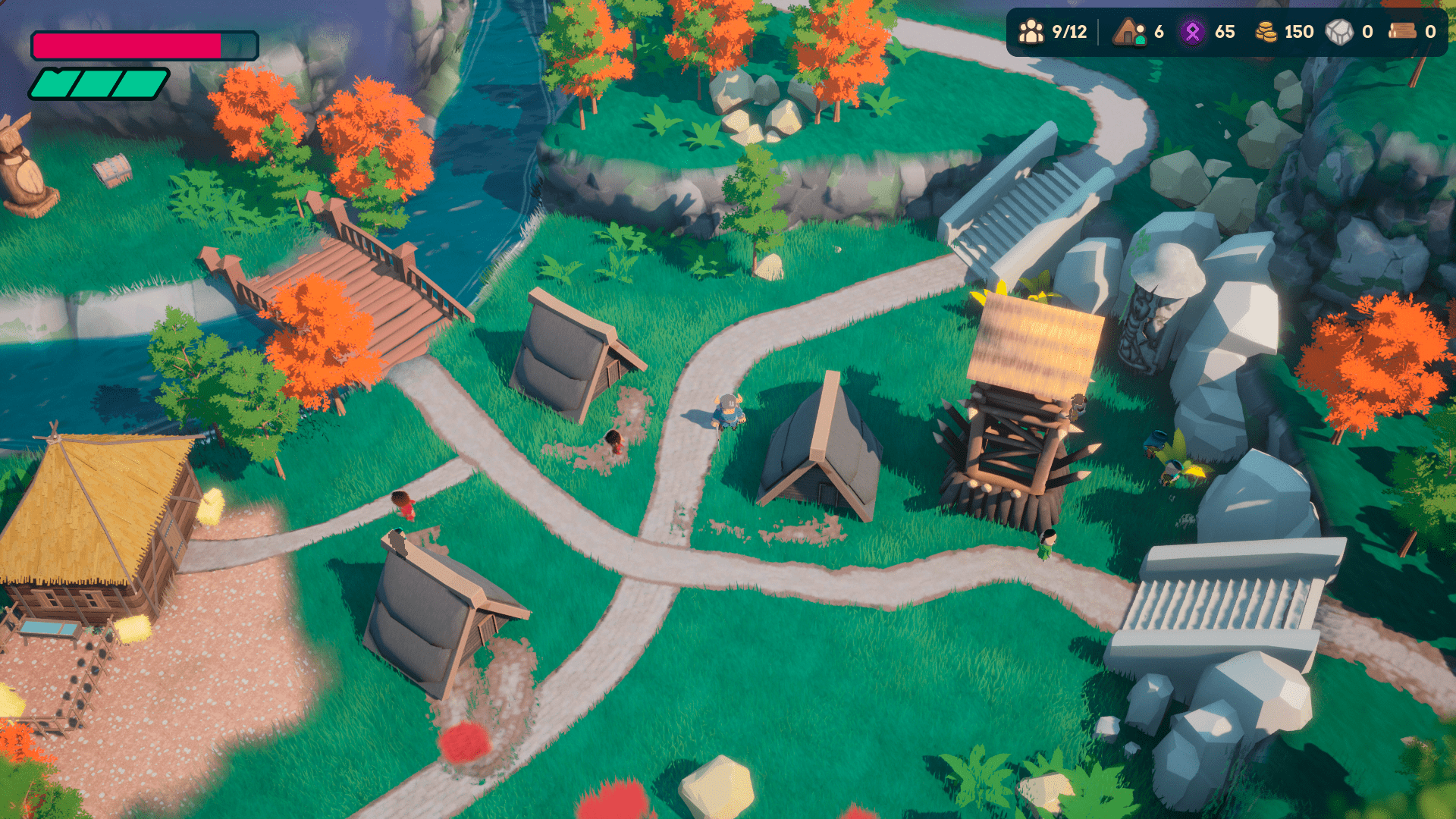Viewport: 1456px width, 819px height.
Task: Select the wood logs icon
Action: 1402,31
